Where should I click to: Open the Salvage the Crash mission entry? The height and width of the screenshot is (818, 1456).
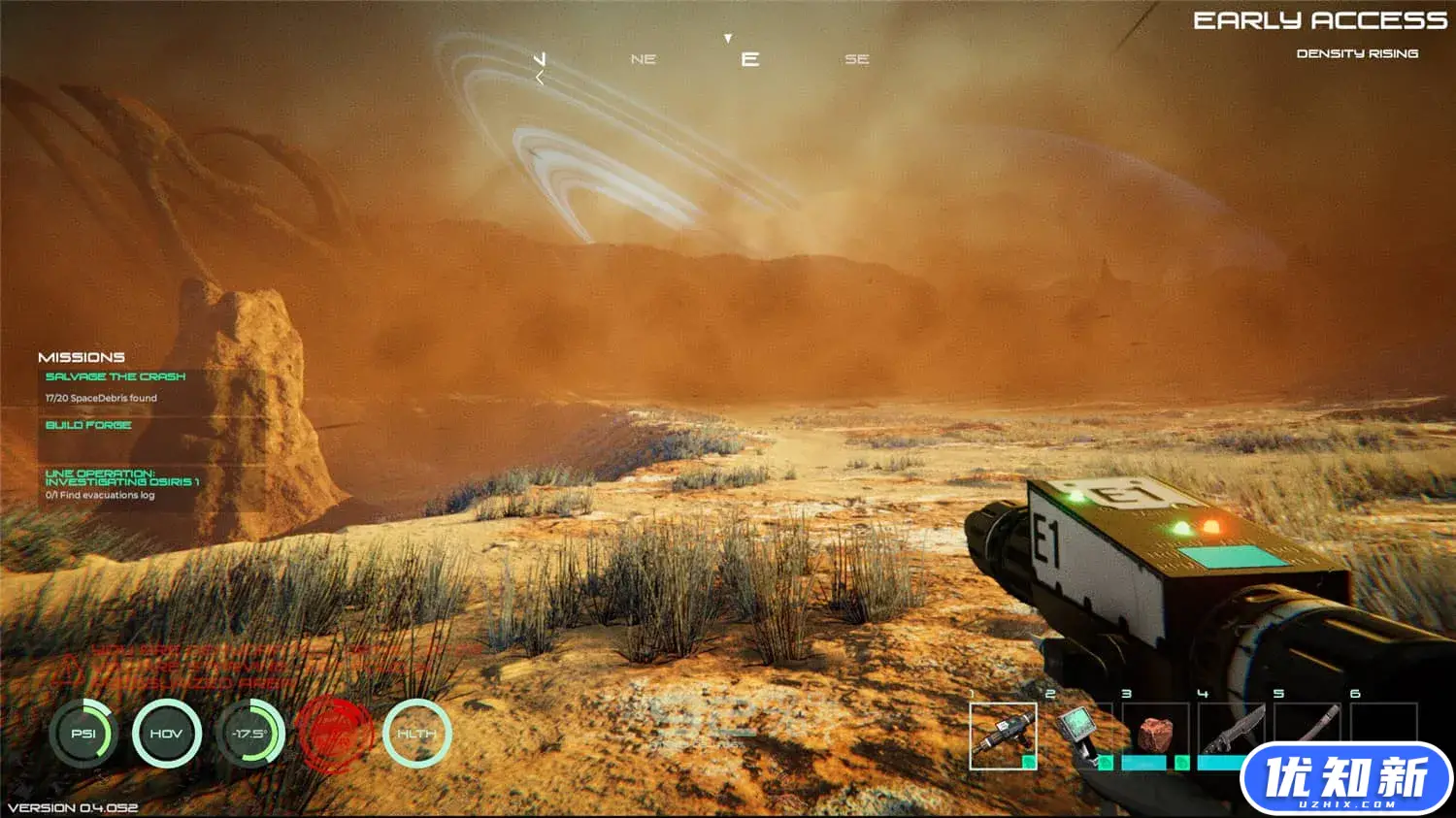coord(116,376)
